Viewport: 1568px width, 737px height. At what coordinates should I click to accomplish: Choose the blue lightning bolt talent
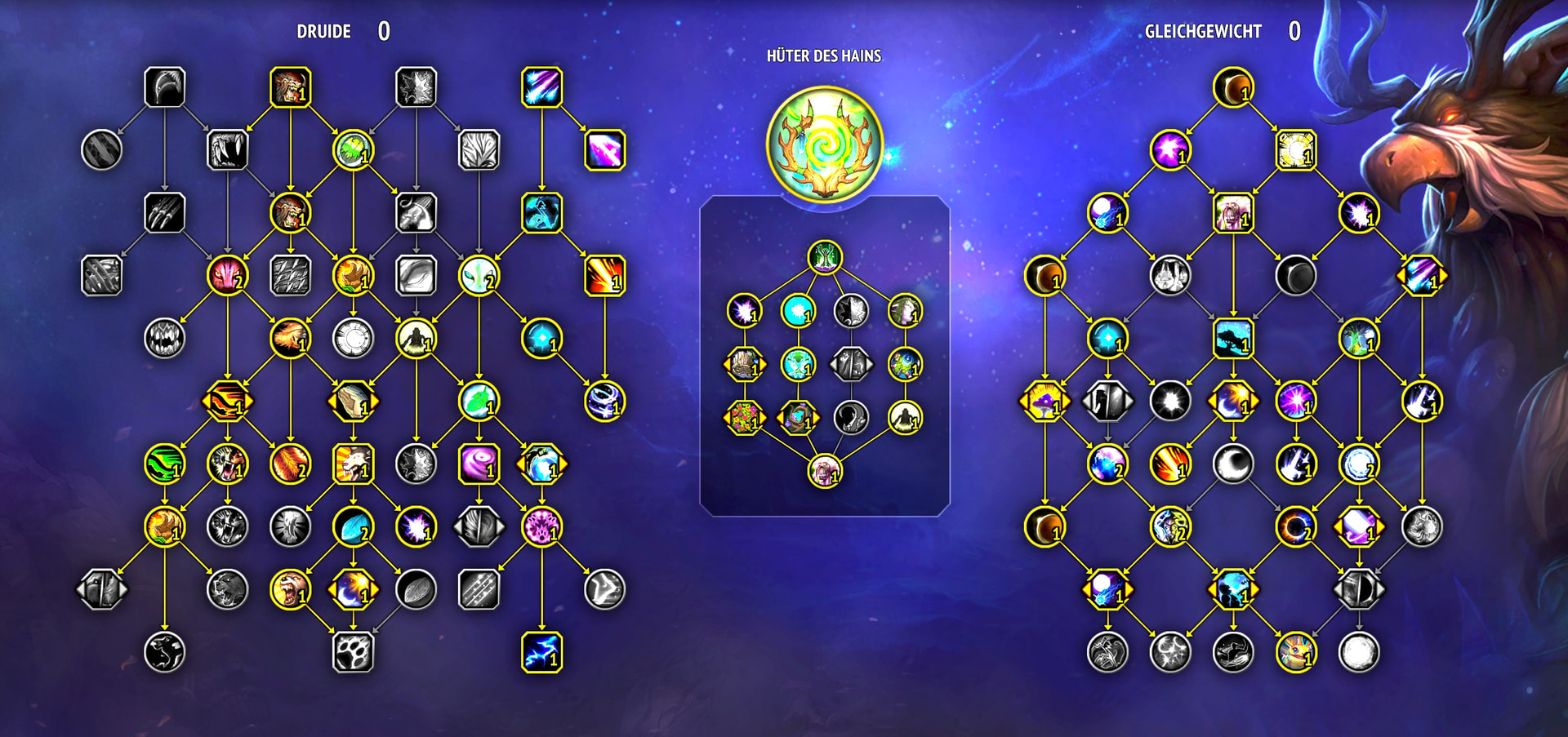[x=541, y=651]
